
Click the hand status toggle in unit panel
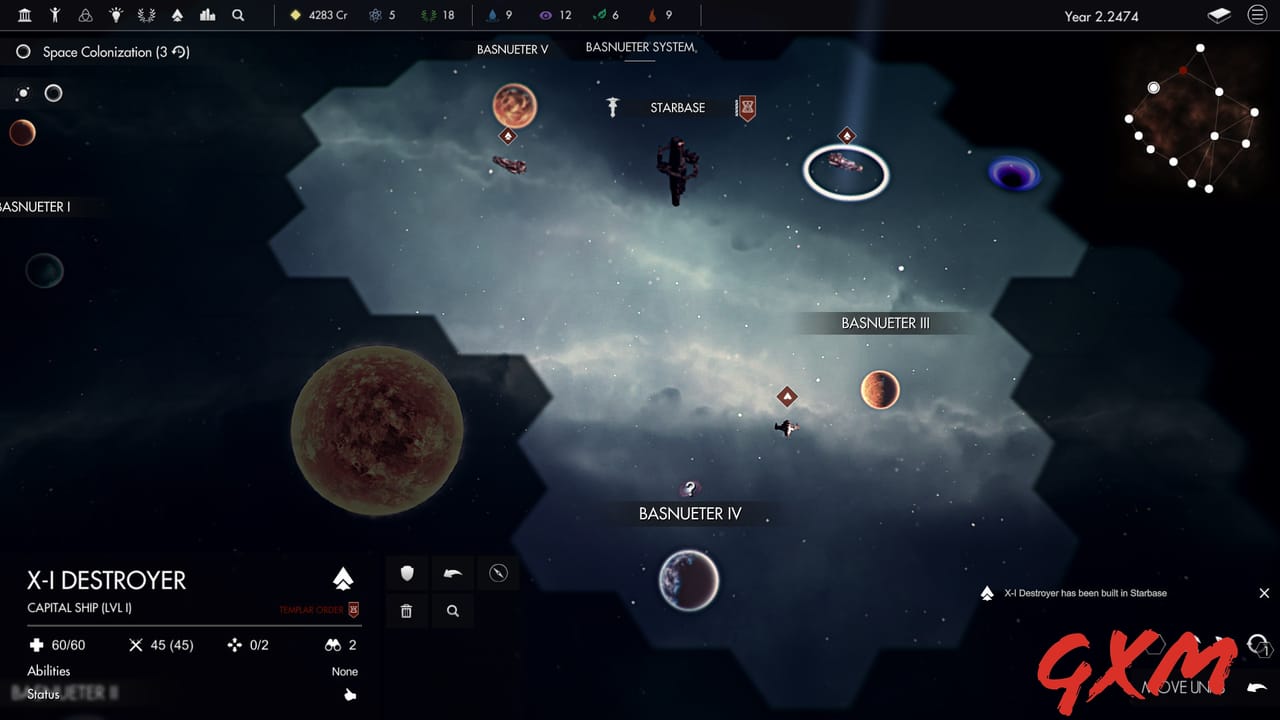349,695
